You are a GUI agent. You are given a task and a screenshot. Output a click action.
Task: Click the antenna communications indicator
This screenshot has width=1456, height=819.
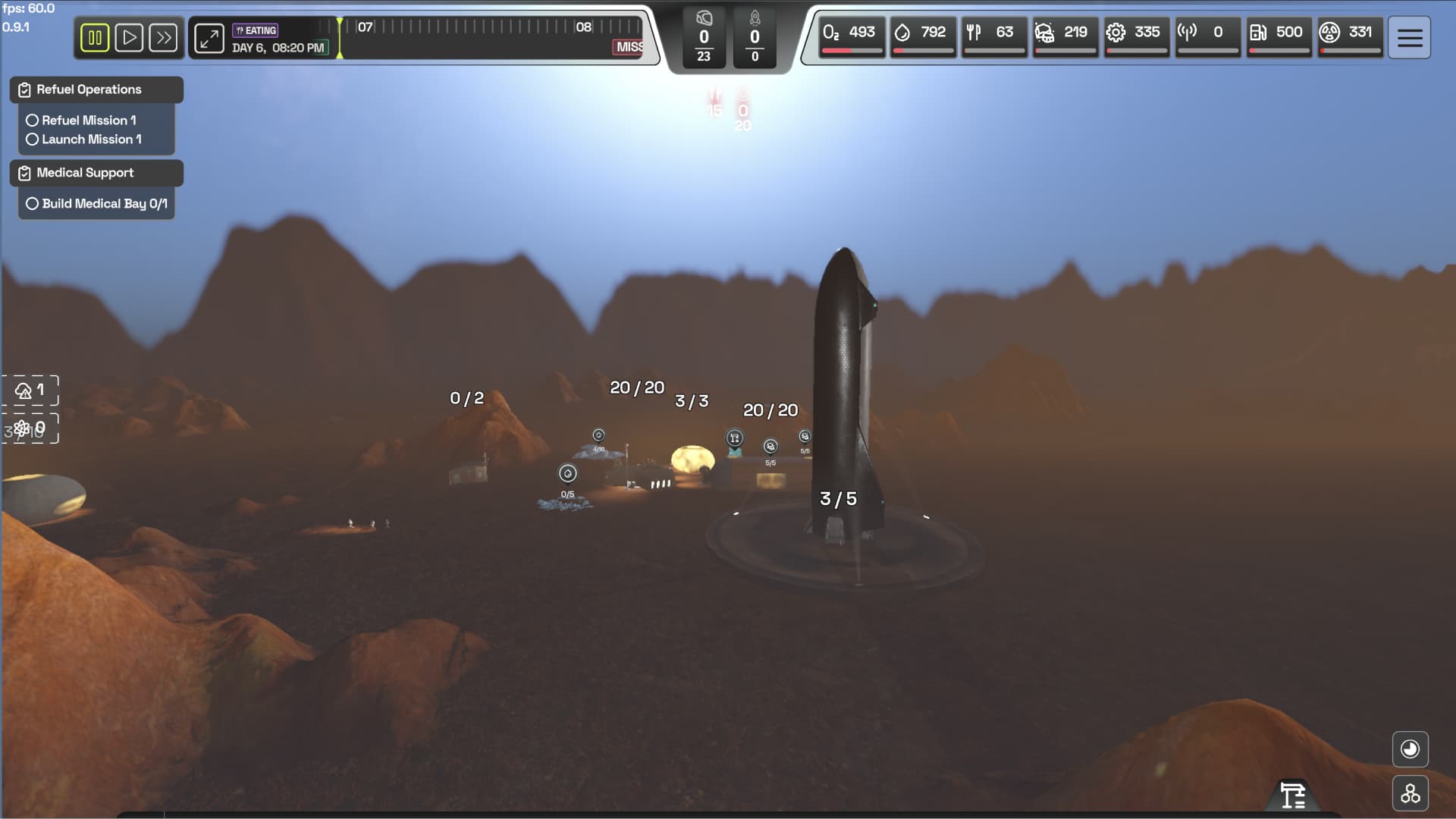[x=1207, y=34]
